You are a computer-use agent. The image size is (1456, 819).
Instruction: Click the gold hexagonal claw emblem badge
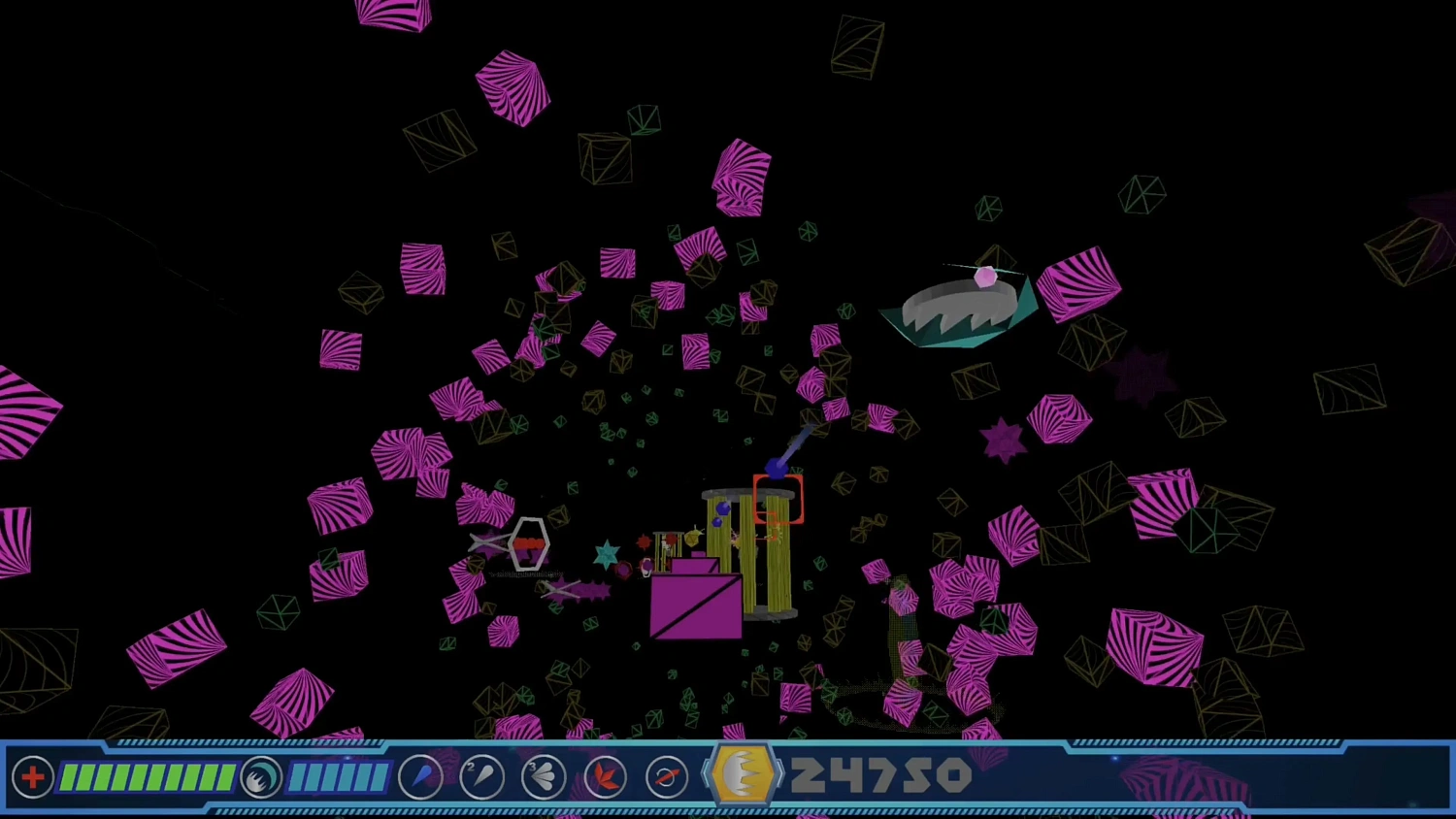pyautogui.click(x=743, y=772)
